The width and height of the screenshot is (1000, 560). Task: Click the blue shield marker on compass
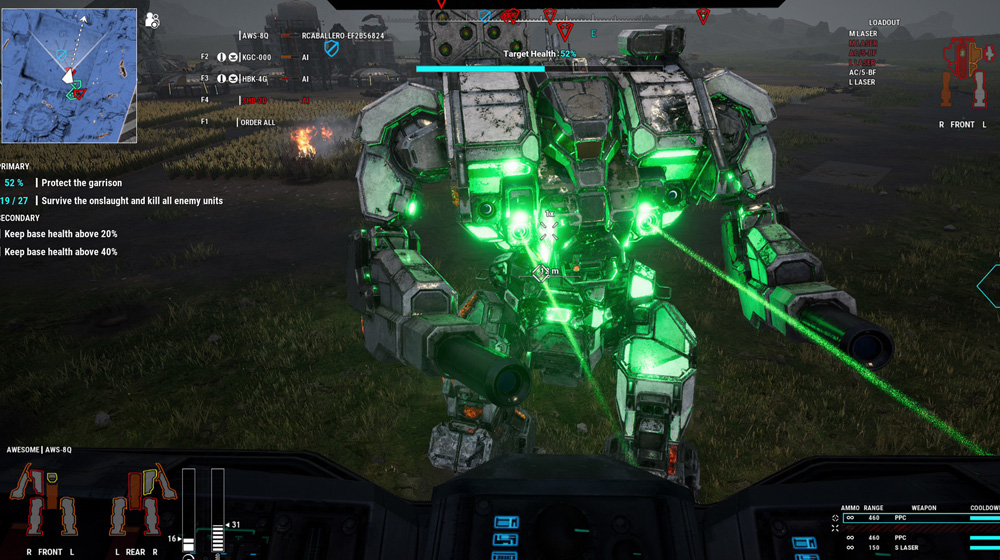coord(486,16)
